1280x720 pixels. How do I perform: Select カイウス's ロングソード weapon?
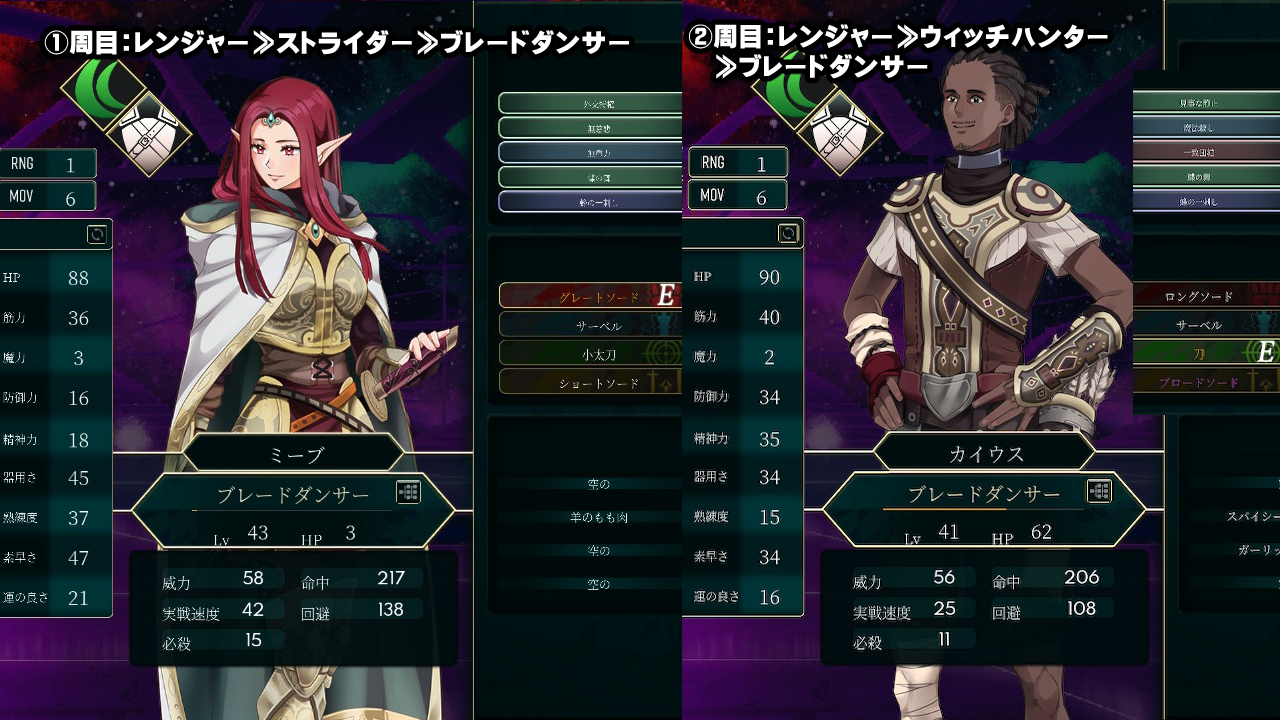[1199, 296]
